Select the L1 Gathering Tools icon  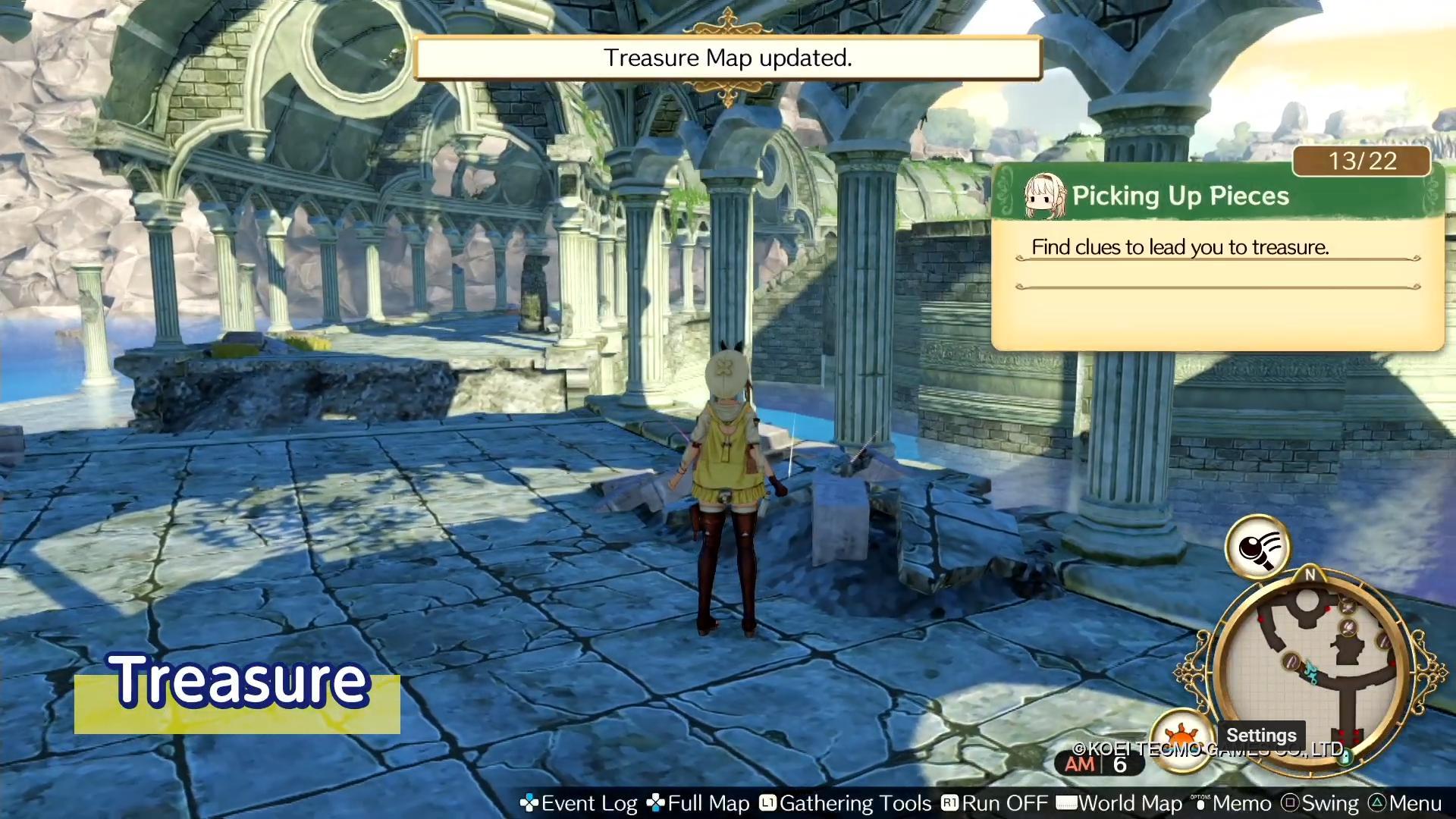pos(768,802)
